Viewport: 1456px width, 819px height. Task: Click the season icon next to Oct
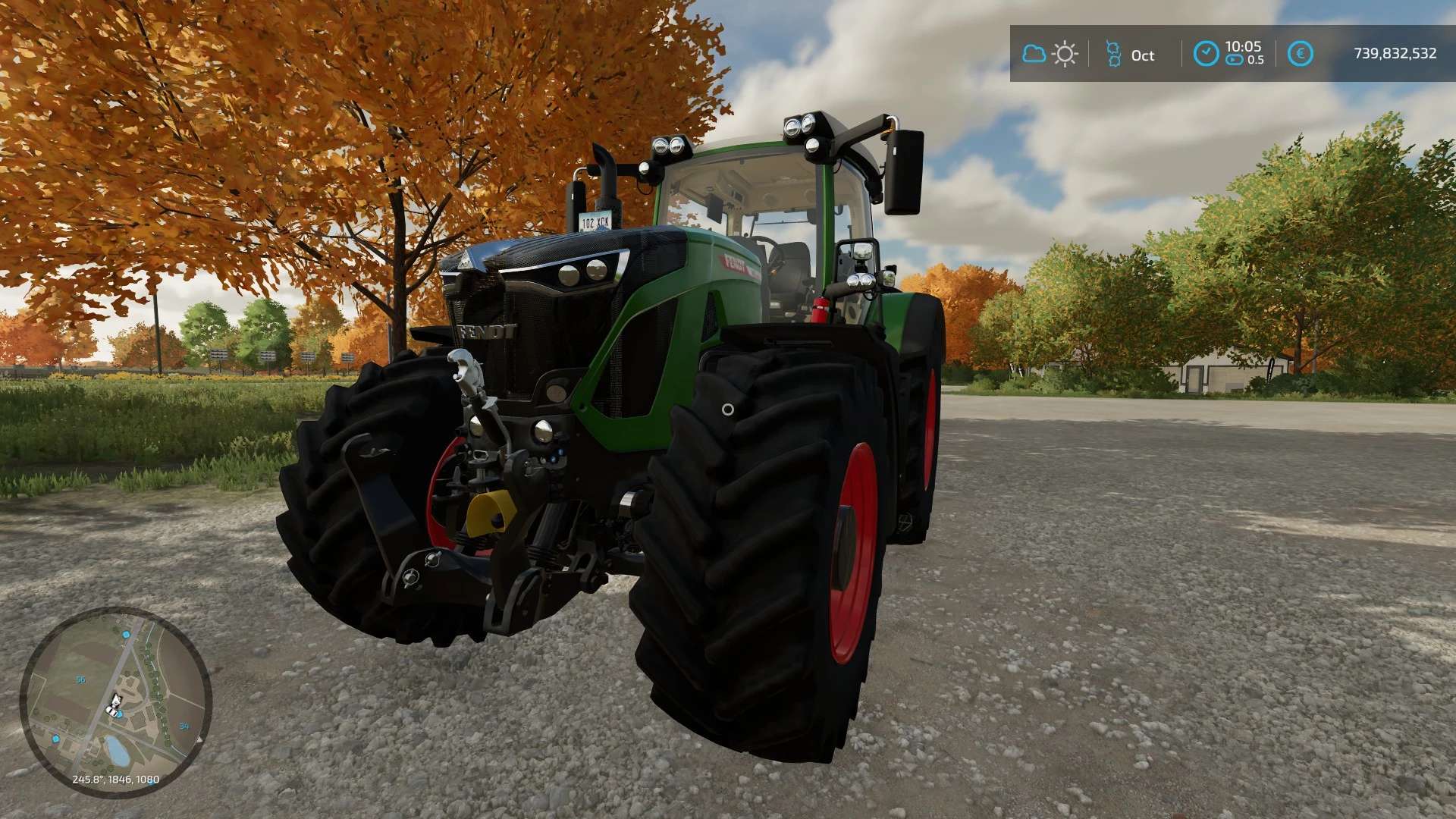(1113, 54)
